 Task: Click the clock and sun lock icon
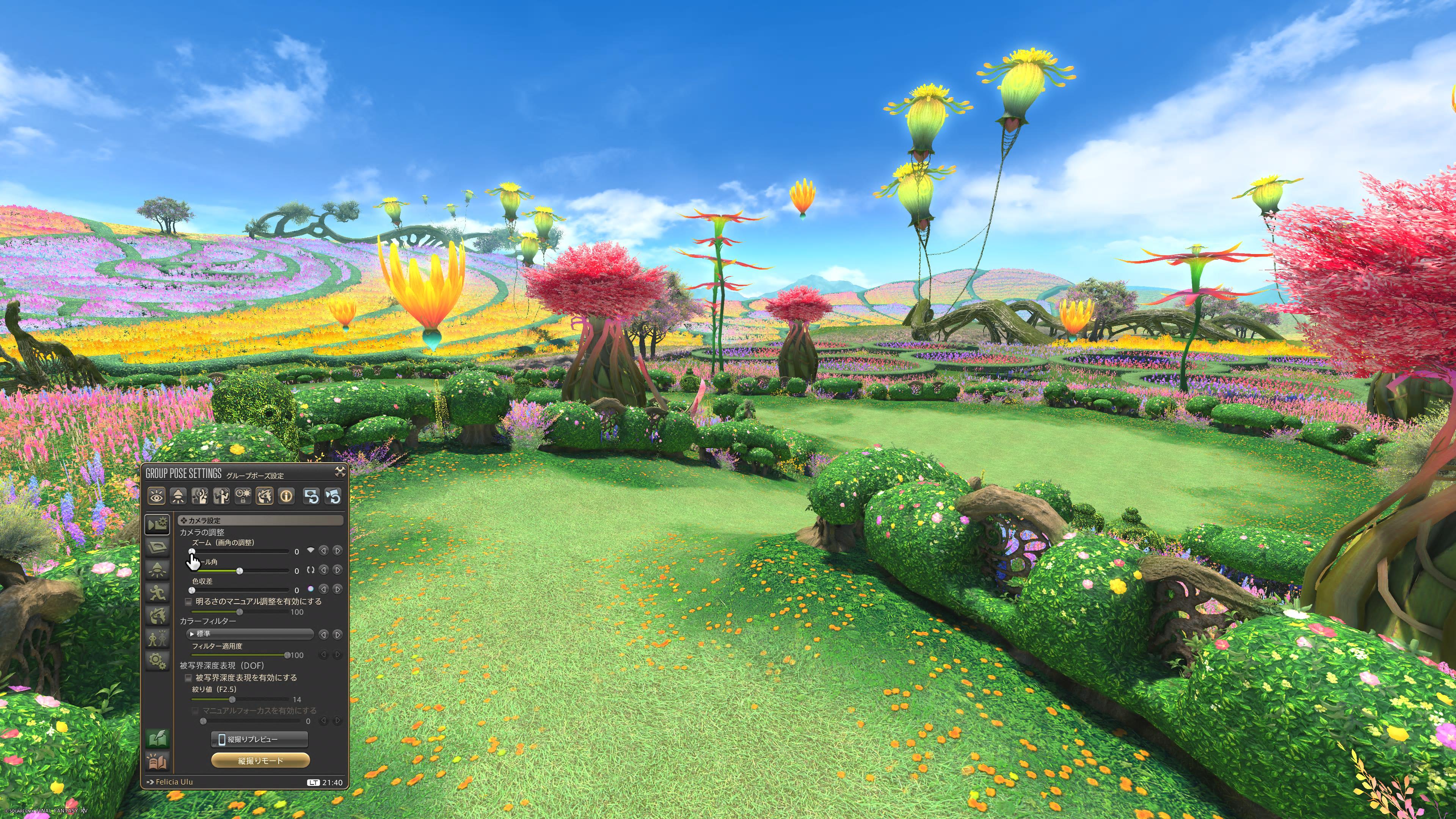click(x=243, y=496)
